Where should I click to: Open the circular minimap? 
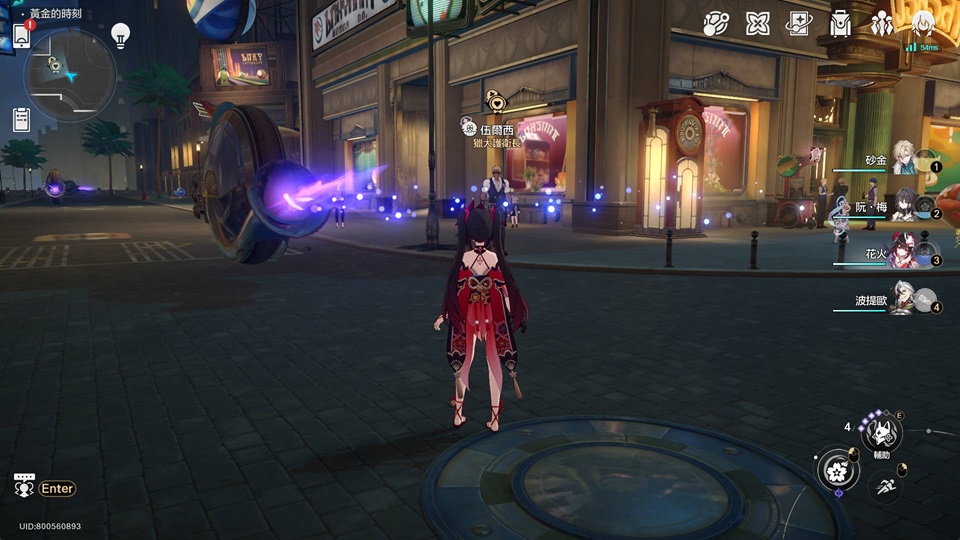(70, 75)
